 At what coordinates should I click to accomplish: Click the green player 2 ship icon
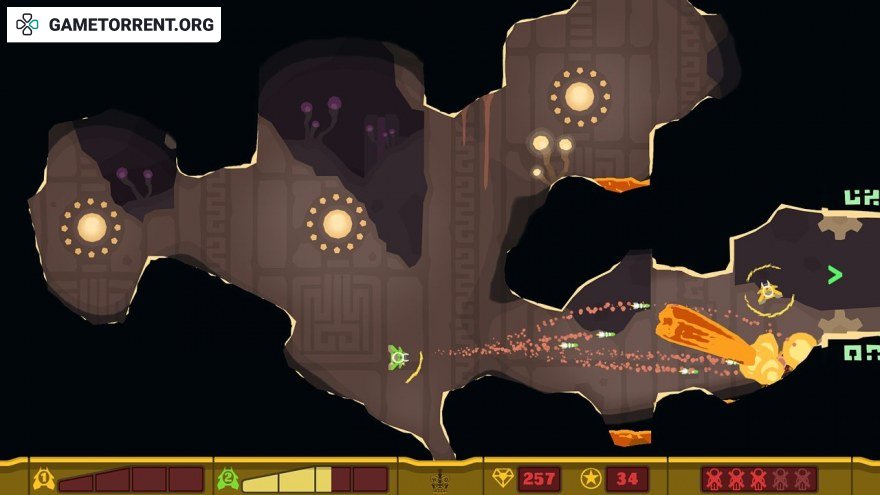228,479
